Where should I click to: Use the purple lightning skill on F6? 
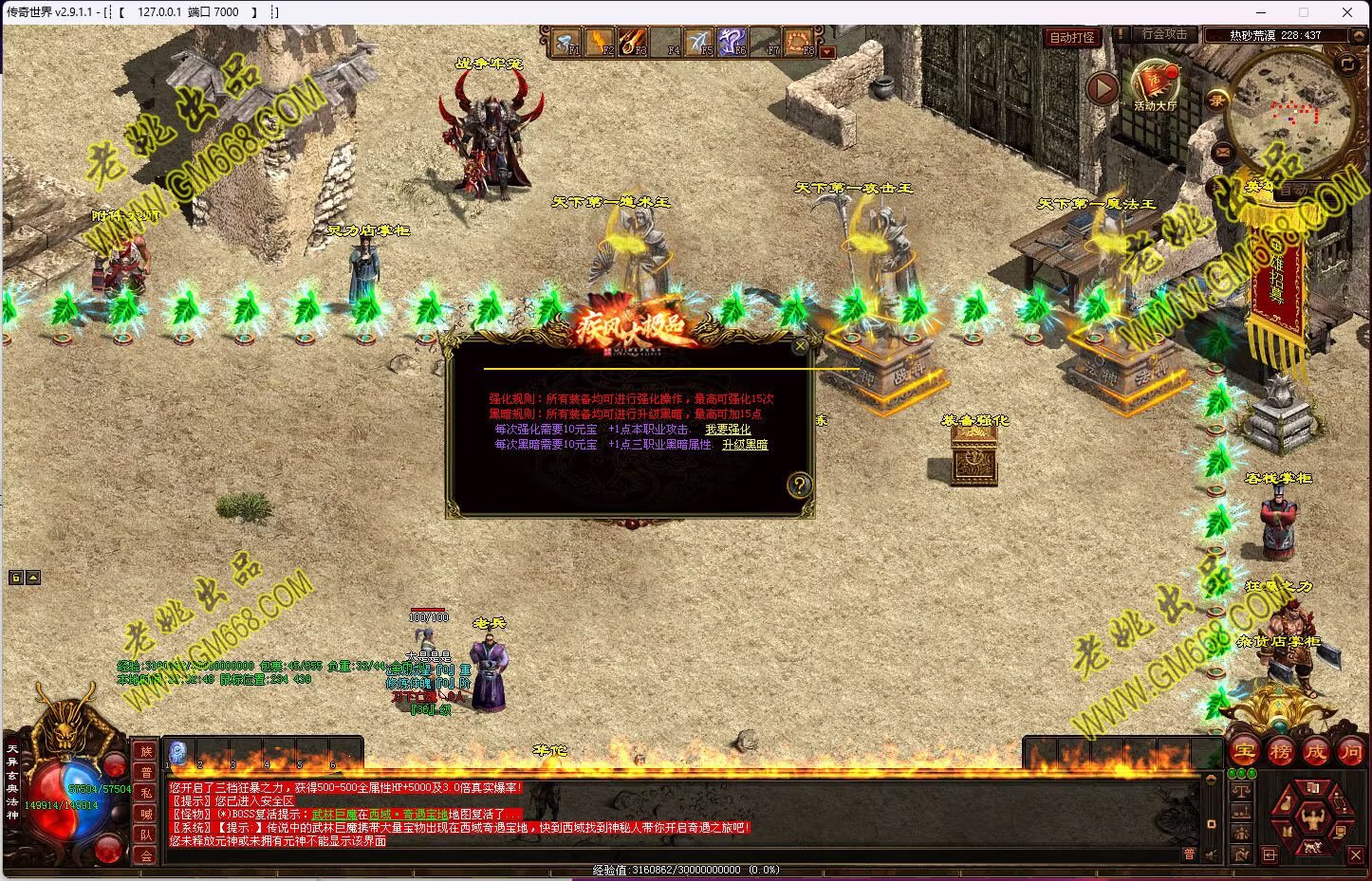(x=732, y=42)
